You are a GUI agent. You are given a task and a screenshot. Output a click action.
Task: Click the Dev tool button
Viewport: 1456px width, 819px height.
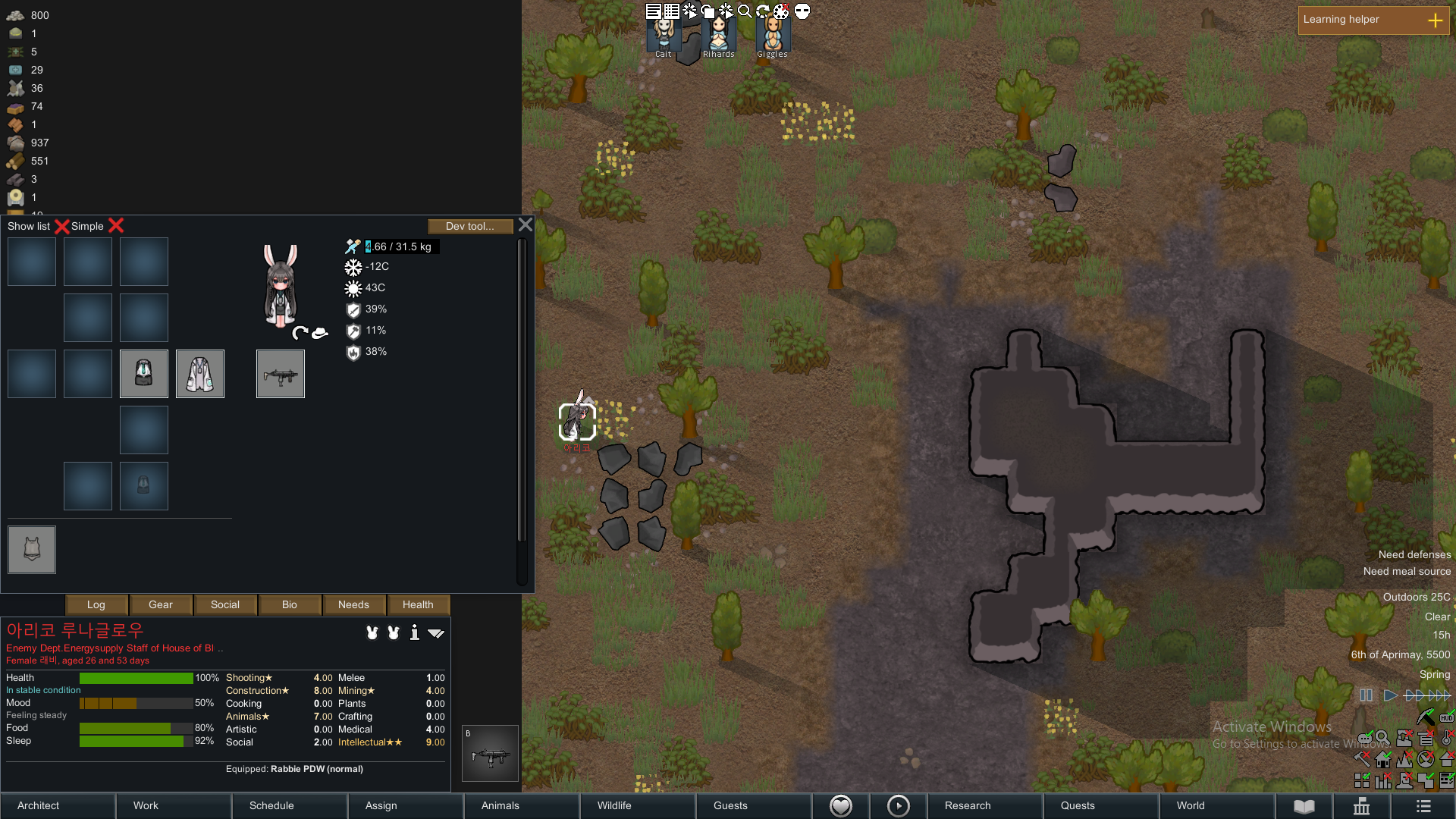pyautogui.click(x=469, y=226)
